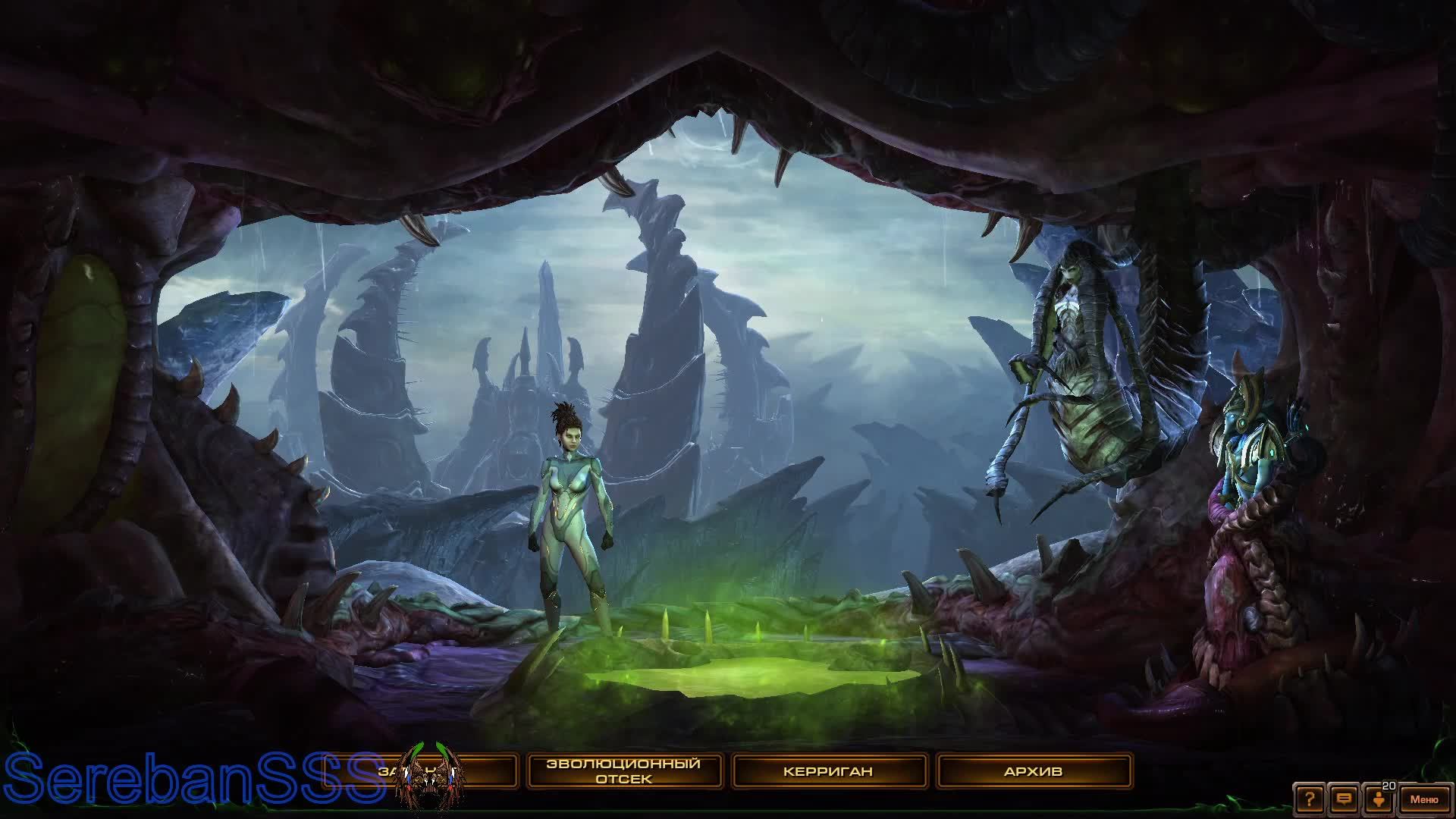Select the Керриган upgrades tab
The image size is (1456, 819).
coord(828,770)
